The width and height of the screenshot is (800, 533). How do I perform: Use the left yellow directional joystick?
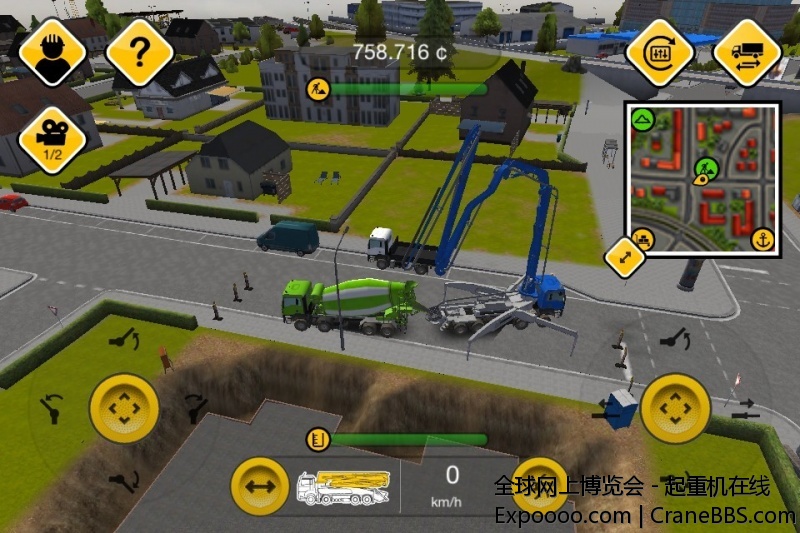pos(124,409)
